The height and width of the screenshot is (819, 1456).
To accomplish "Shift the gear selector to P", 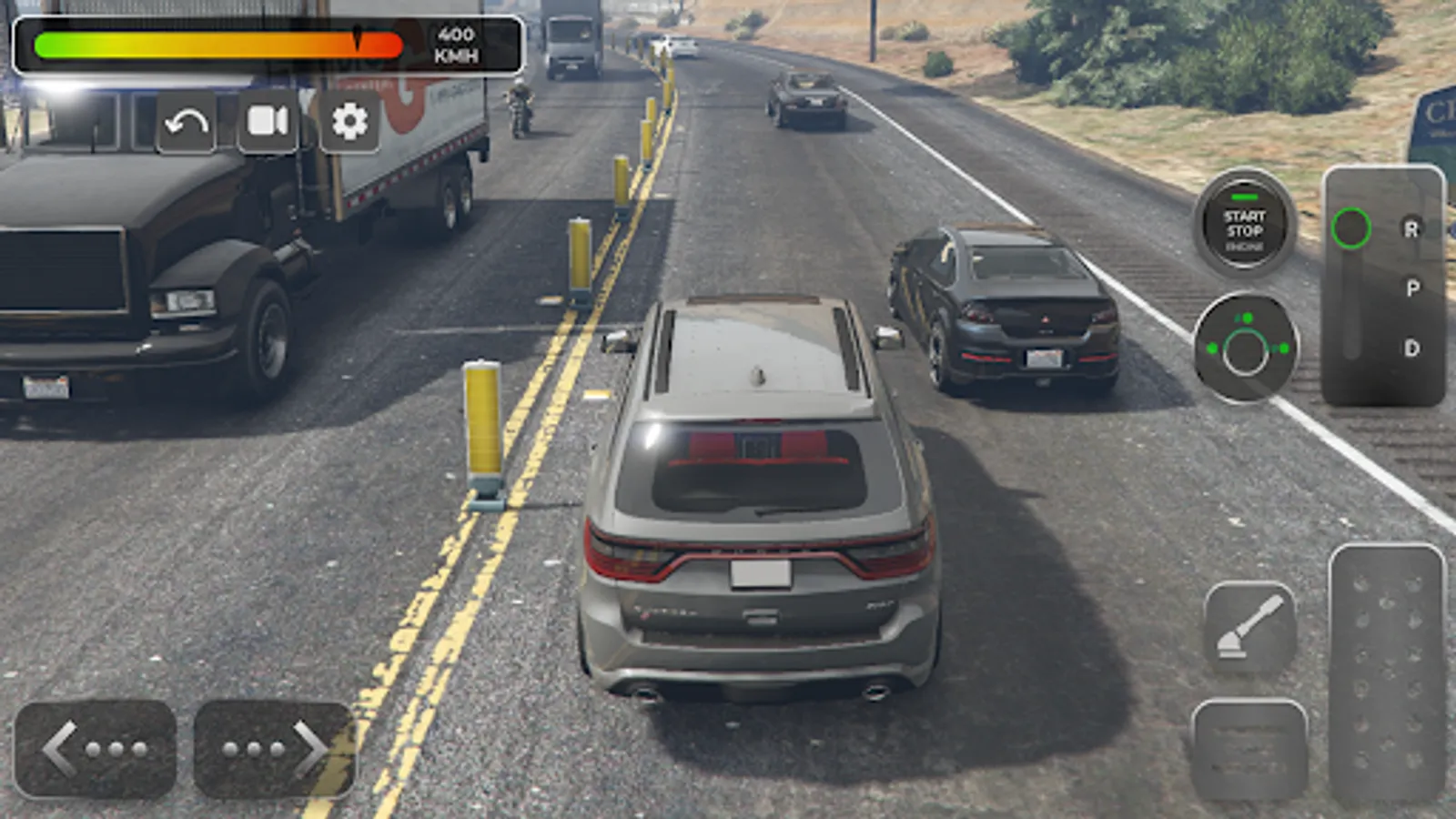I will click(1411, 288).
